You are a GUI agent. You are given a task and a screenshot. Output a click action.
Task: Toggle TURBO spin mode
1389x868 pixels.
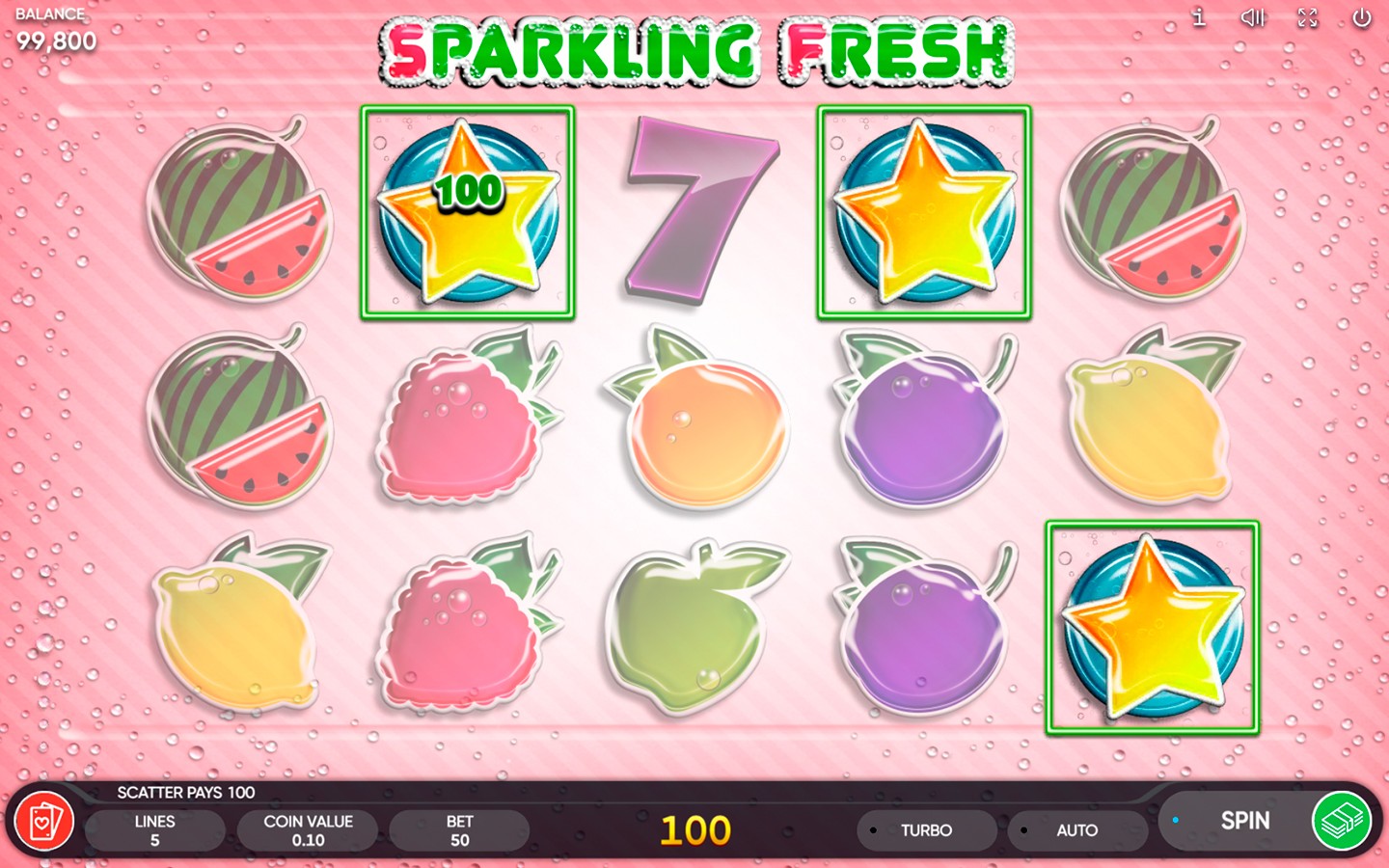point(925,830)
